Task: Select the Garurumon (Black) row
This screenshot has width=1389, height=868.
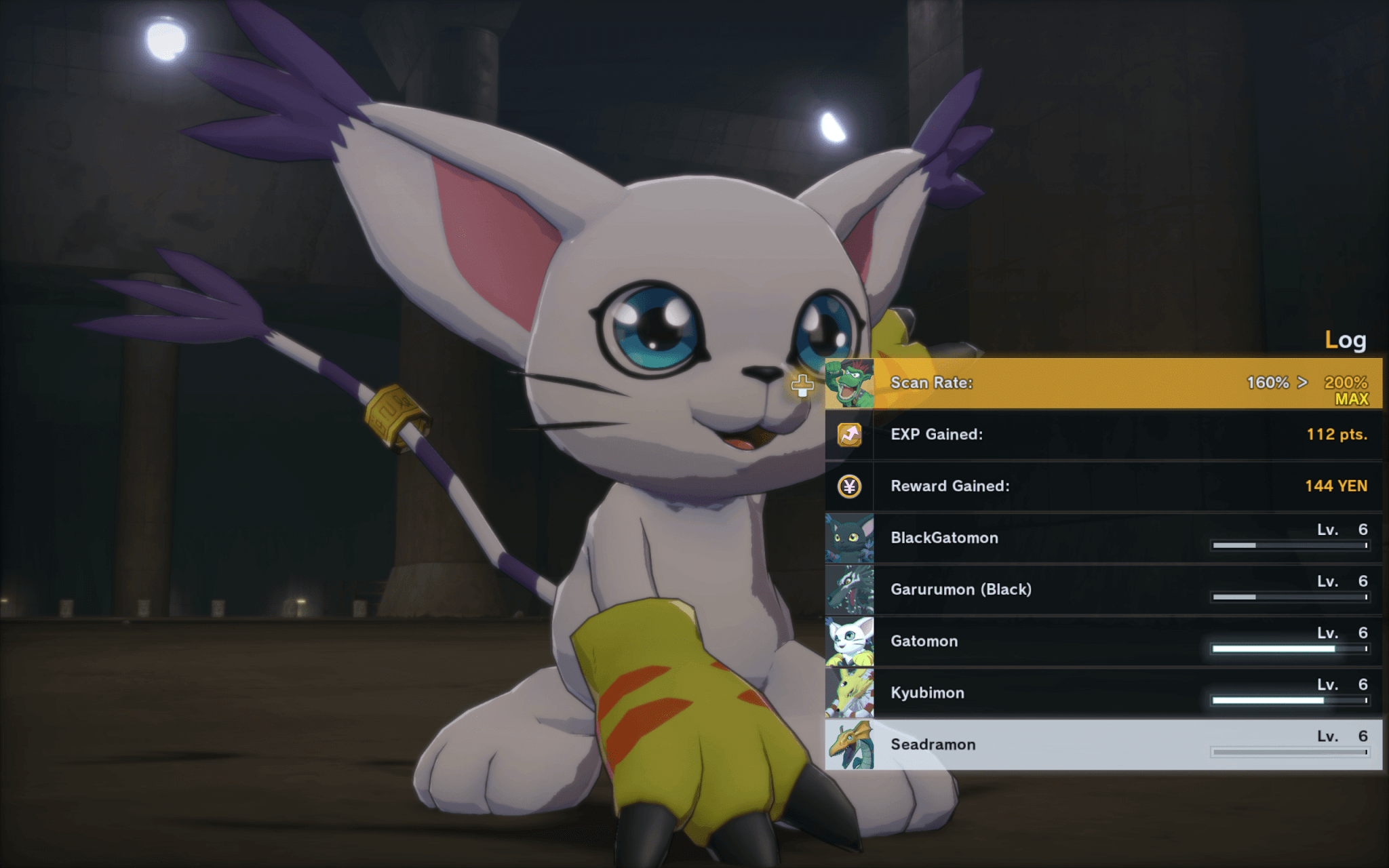Action: pos(1103,590)
